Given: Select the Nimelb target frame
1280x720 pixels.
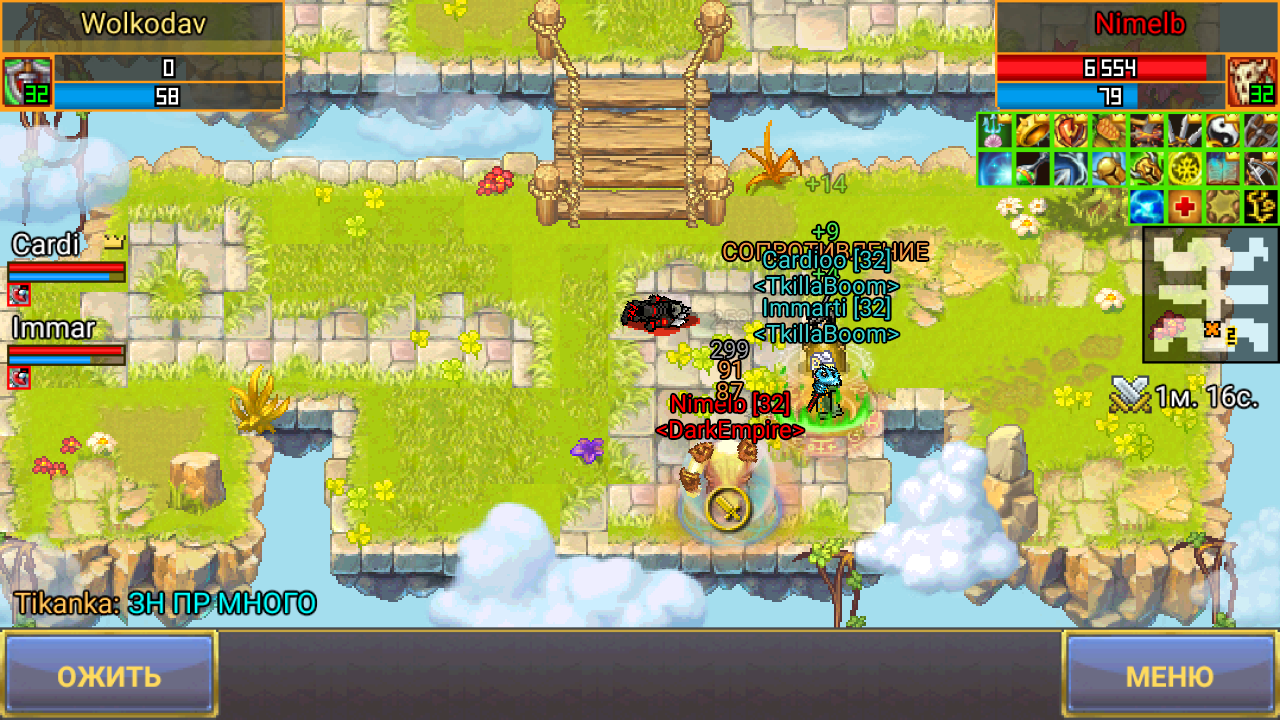Looking at the screenshot, I should (x=1138, y=24).
